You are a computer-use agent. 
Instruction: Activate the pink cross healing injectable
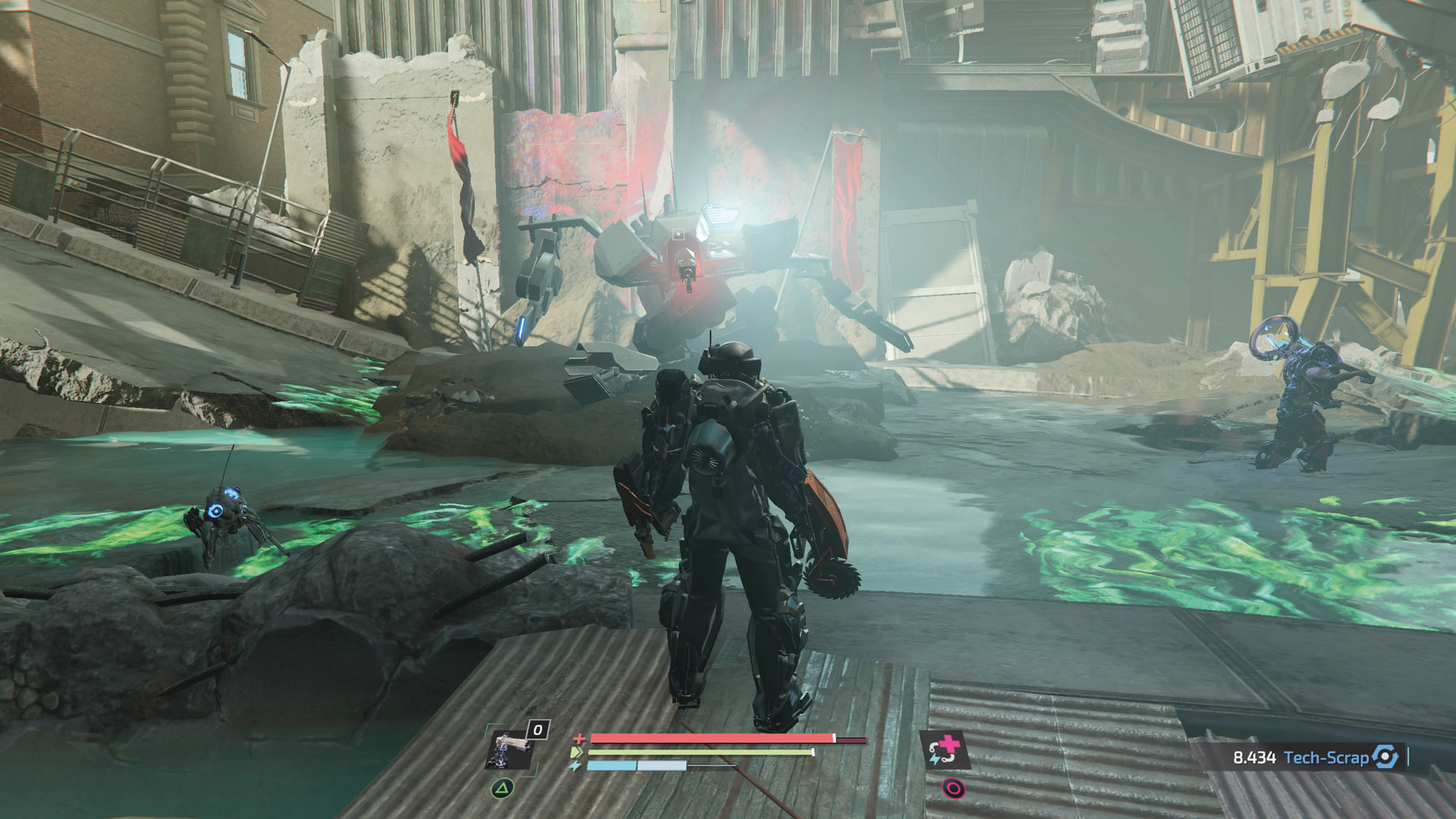coord(944,752)
